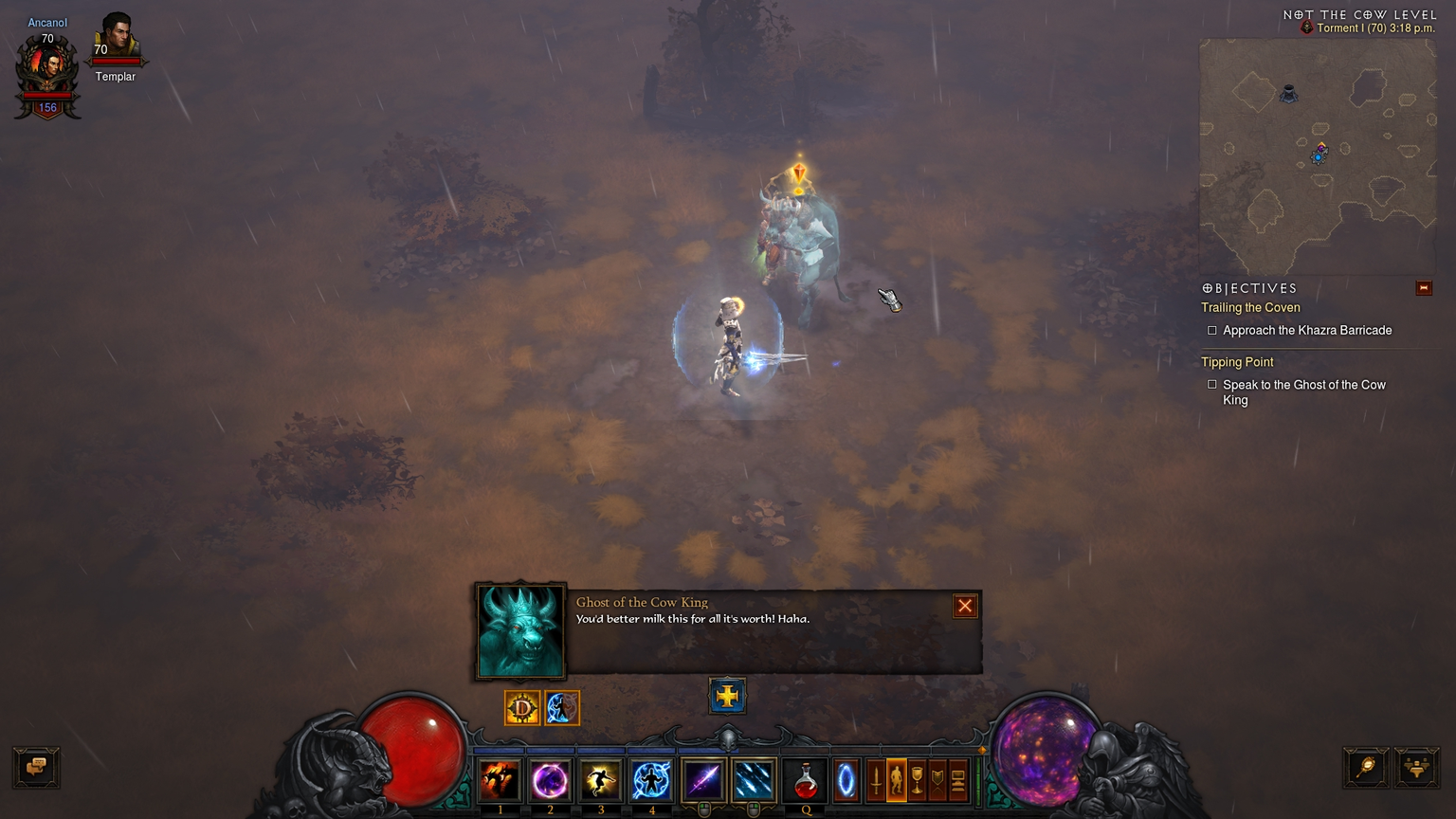The image size is (1456, 819).
Task: Use the running figure skill in slot 3
Action: point(600,780)
